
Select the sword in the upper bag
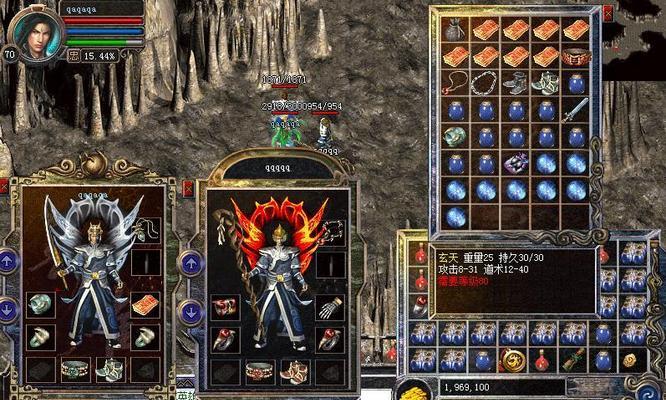pyautogui.click(x=576, y=110)
